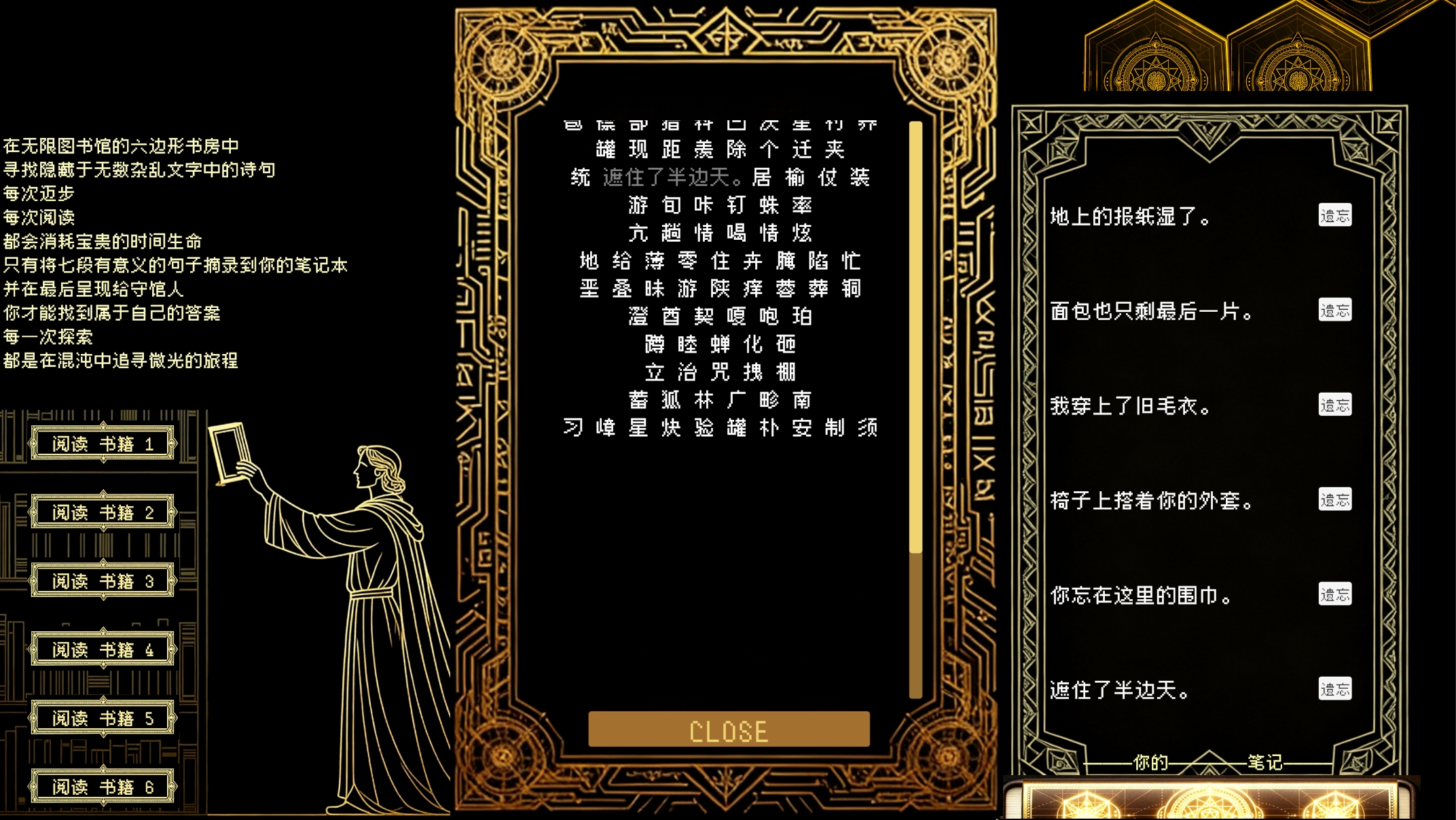Open 阅读 书籍 2
The width and height of the screenshot is (1456, 820).
click(103, 512)
